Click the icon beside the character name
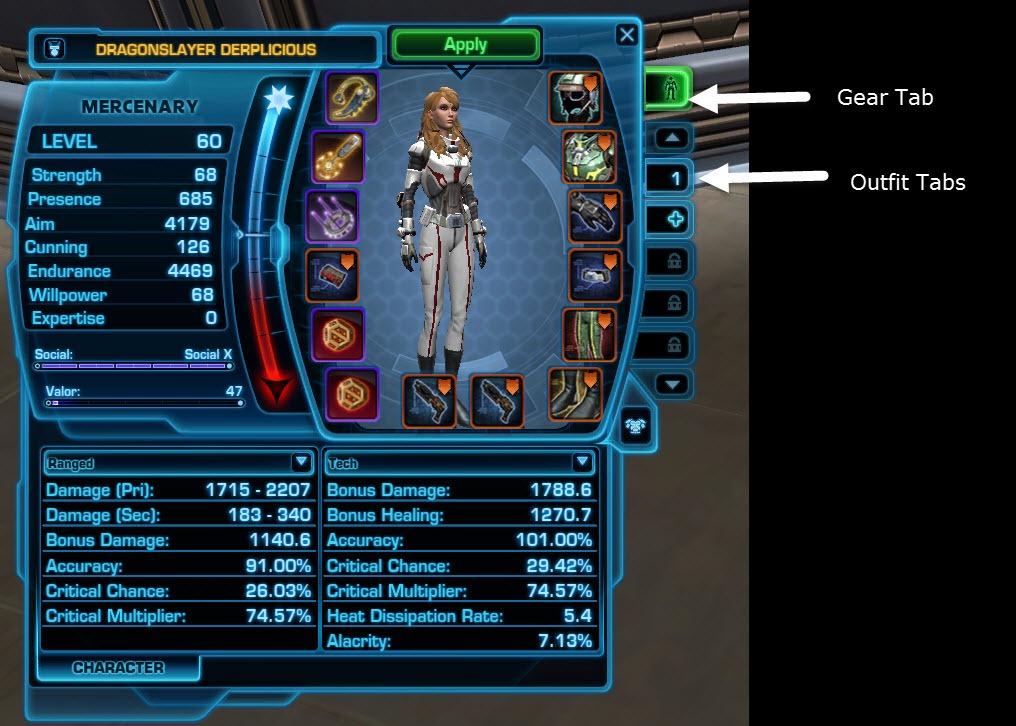The image size is (1016, 726). pos(52,48)
